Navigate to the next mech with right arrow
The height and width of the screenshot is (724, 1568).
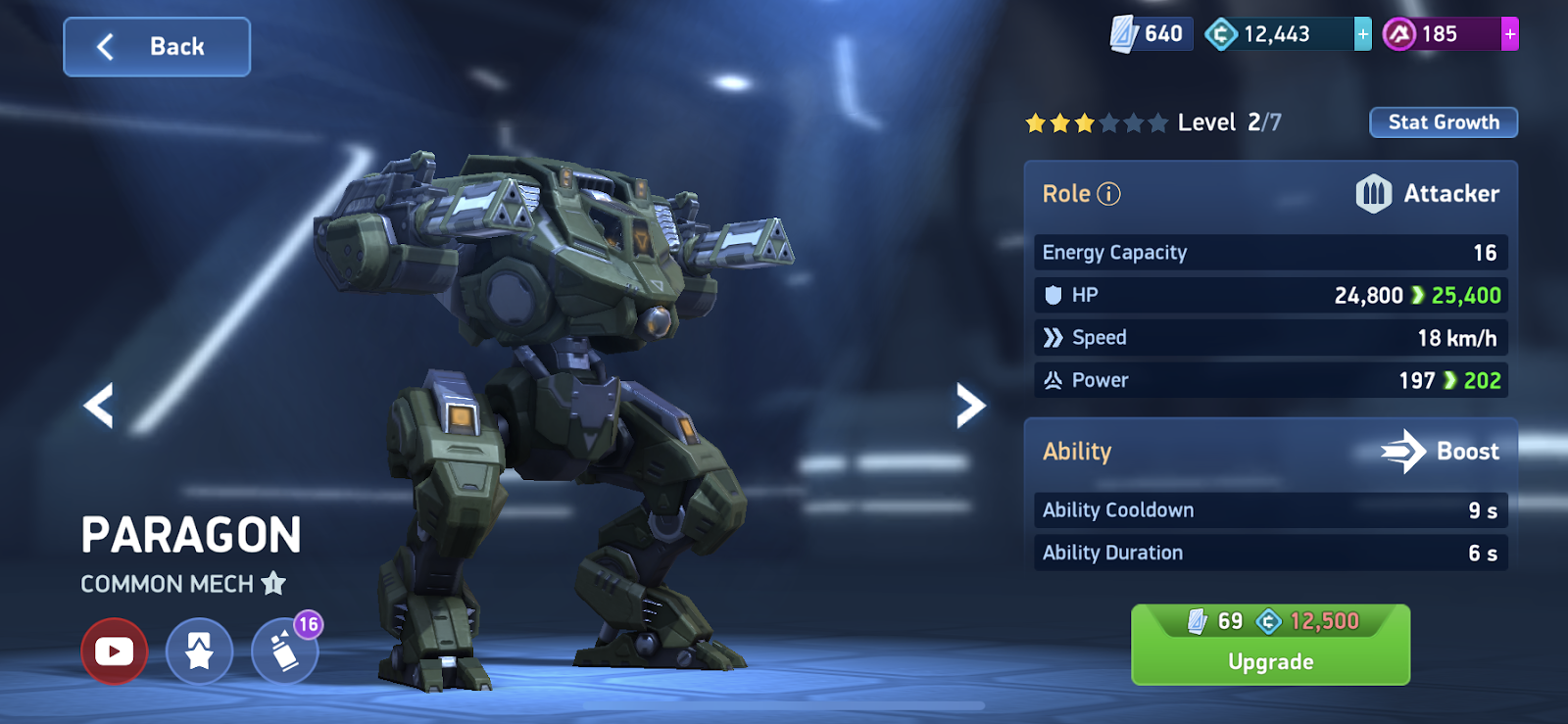[971, 404]
